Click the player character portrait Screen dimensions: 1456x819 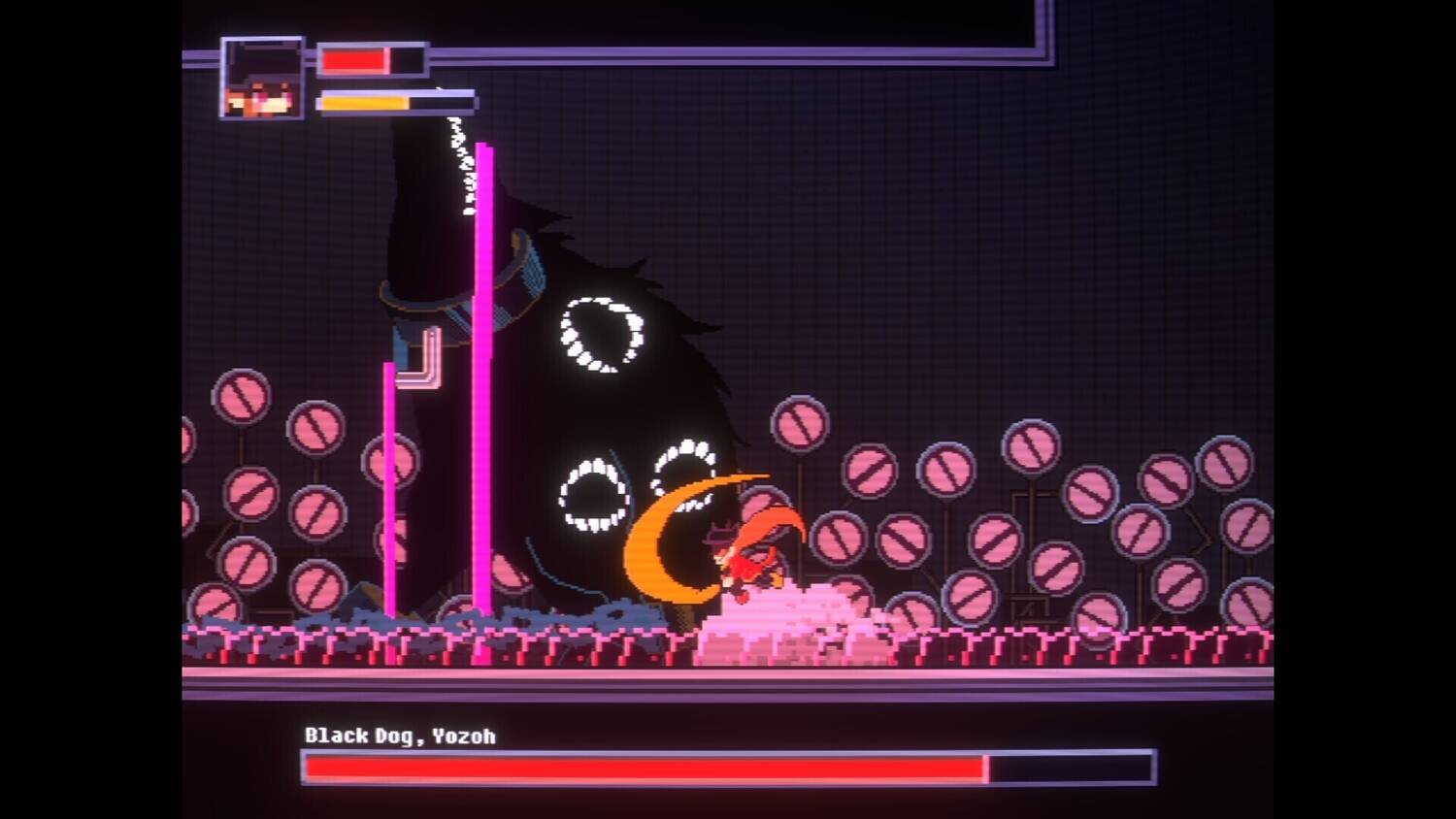(x=262, y=79)
